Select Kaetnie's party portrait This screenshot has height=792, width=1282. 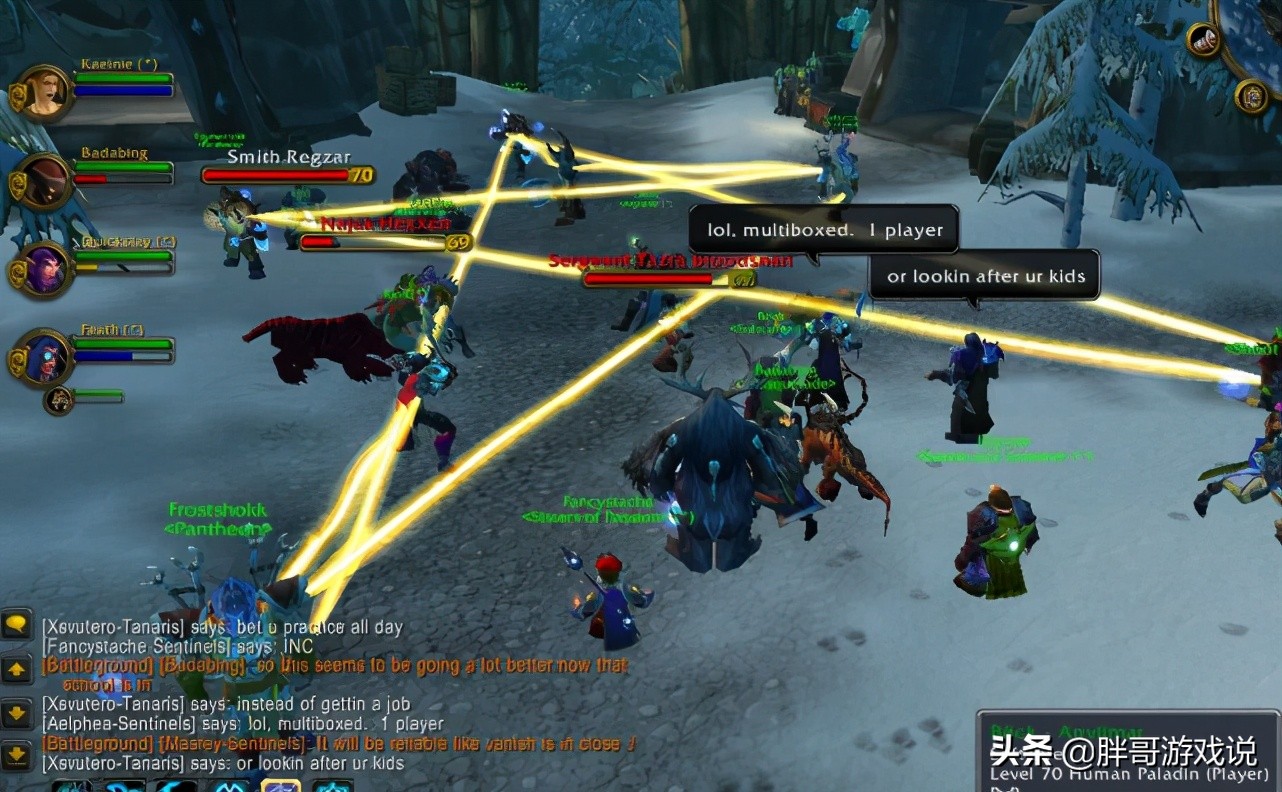point(44,93)
